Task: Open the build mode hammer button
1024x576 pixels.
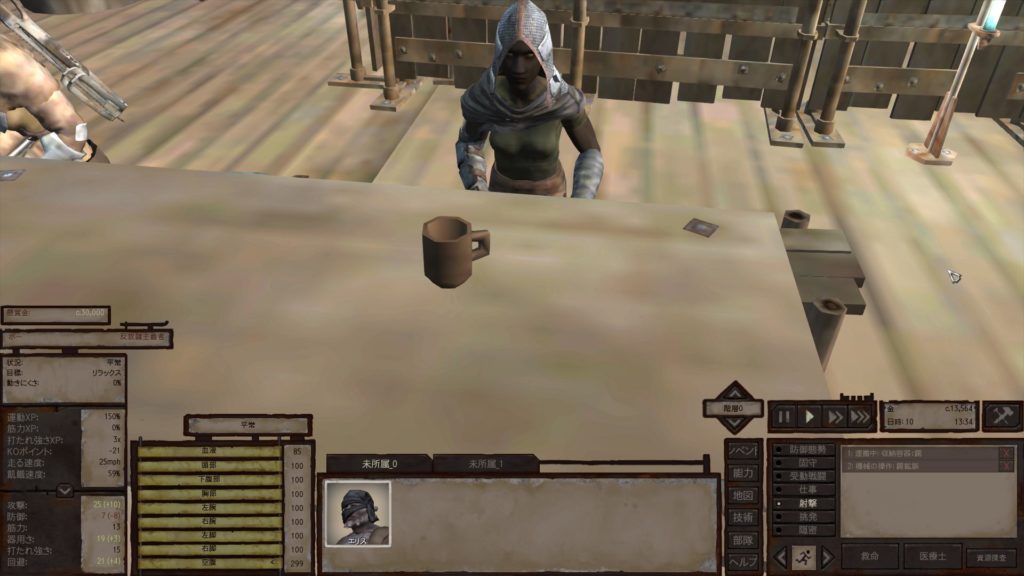Action: pos(1001,416)
